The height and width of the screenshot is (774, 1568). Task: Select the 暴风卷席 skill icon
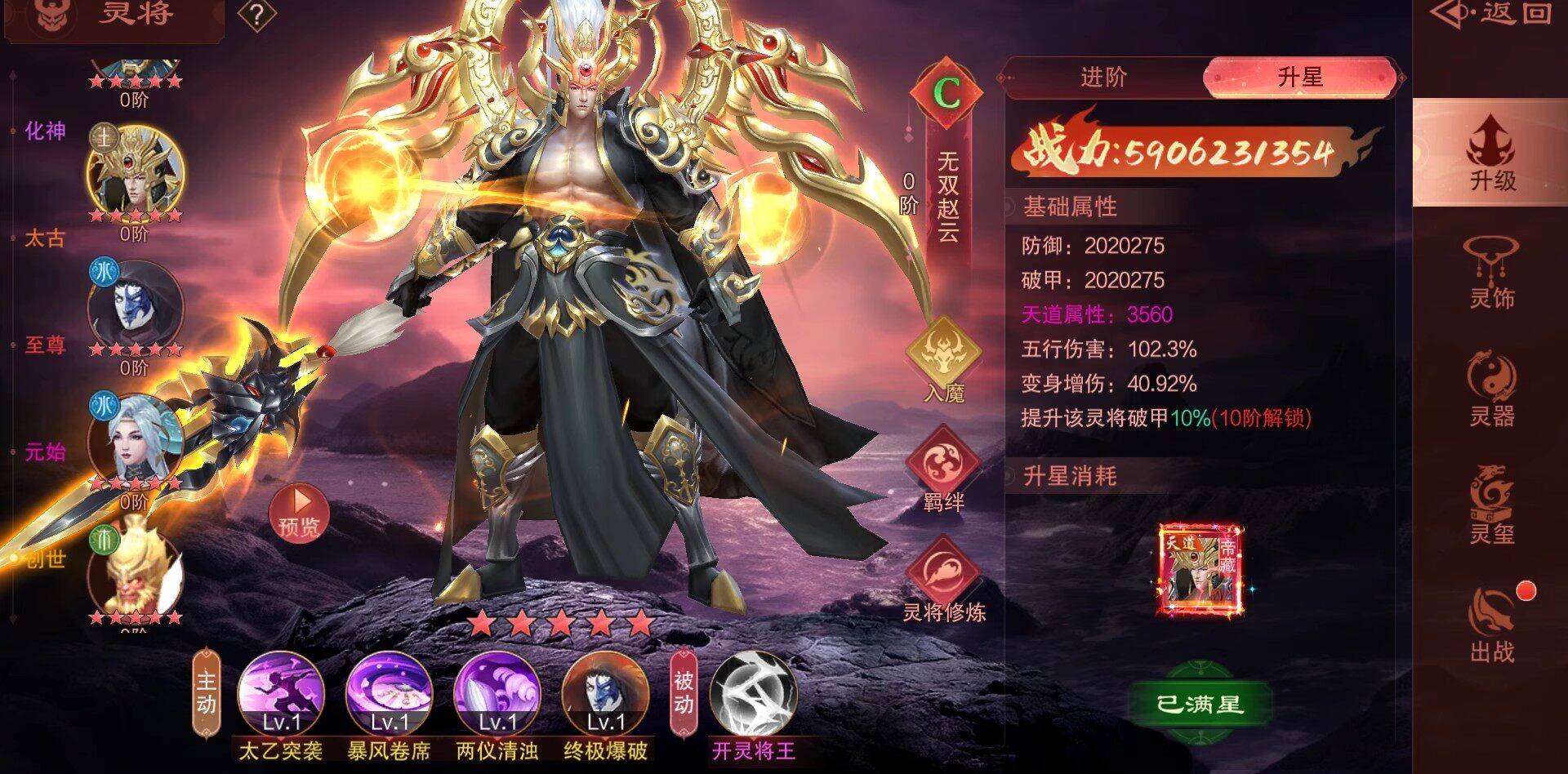[x=389, y=694]
